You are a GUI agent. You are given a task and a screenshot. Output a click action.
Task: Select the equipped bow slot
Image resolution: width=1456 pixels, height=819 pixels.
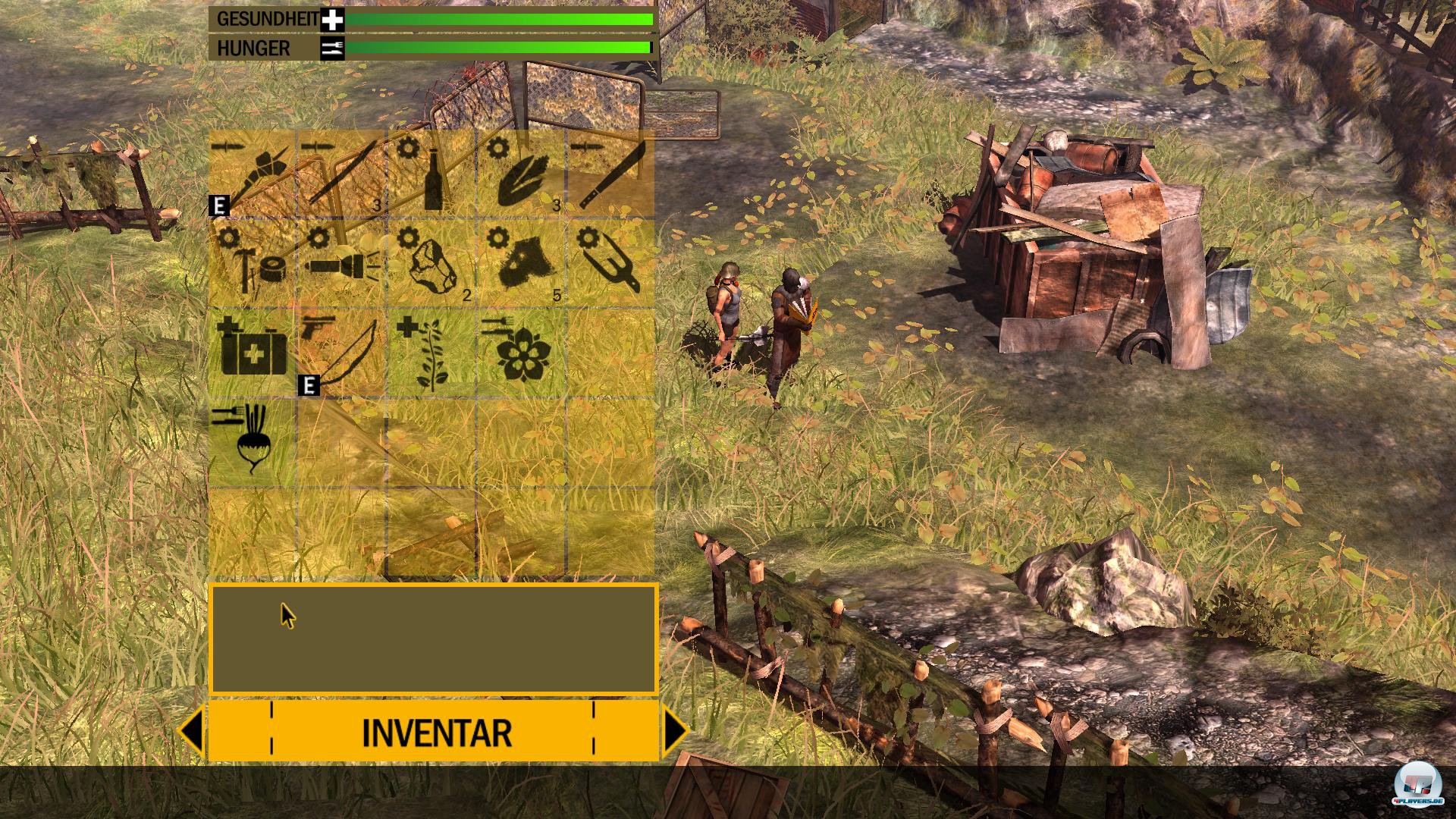coord(341,352)
